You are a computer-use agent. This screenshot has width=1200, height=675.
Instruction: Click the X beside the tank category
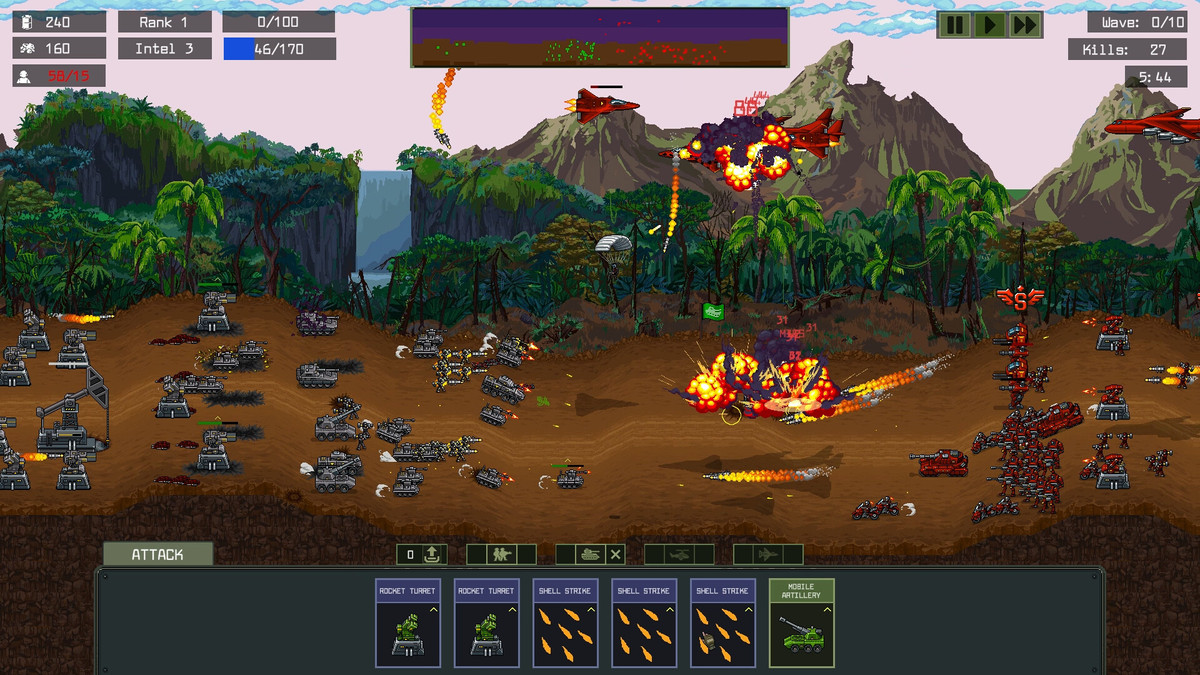[x=616, y=554]
